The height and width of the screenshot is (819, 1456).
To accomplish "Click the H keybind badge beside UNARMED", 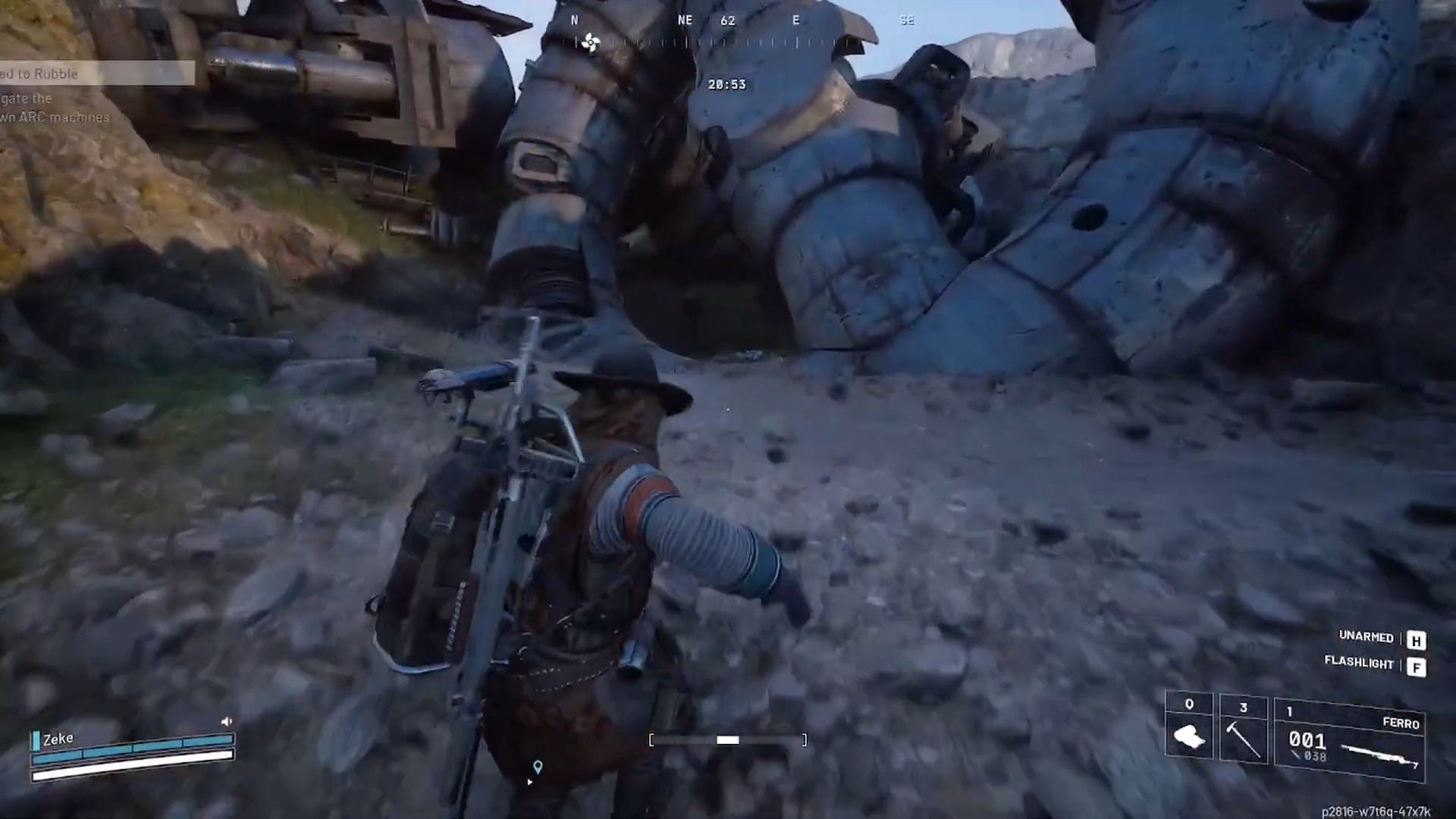I will point(1417,639).
